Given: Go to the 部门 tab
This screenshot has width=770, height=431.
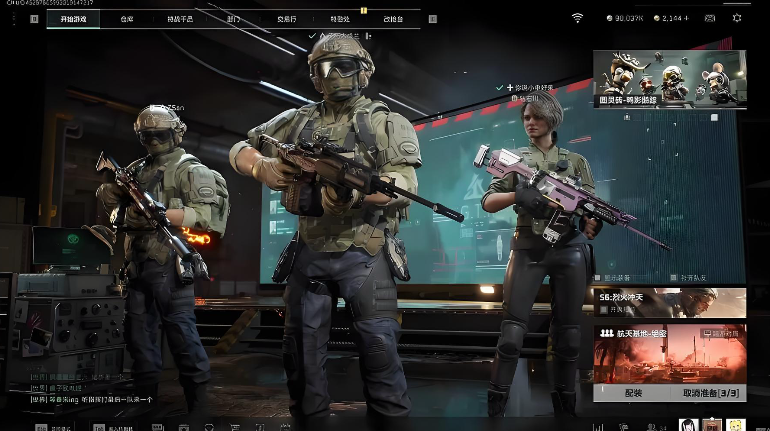Looking at the screenshot, I should (233, 19).
